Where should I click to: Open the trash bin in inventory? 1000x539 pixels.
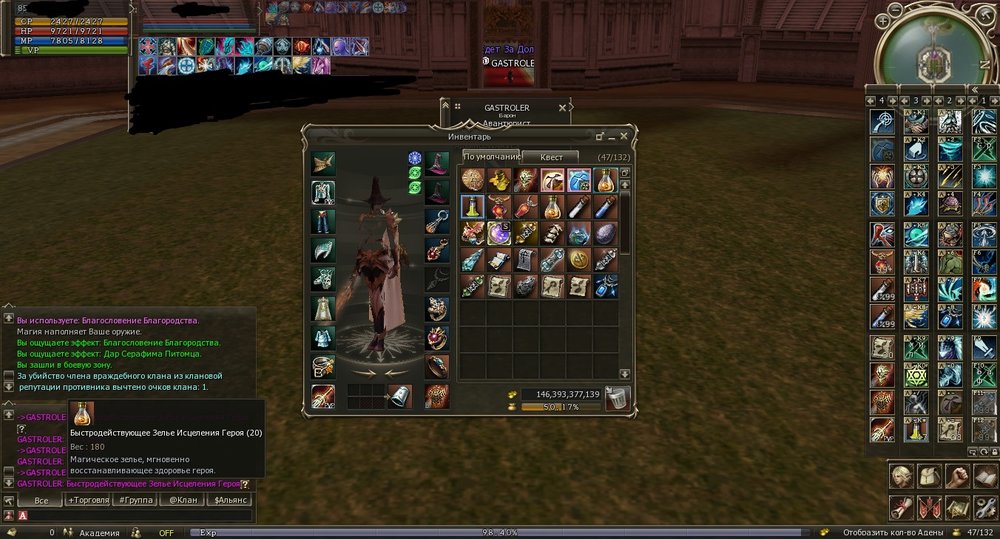[617, 399]
